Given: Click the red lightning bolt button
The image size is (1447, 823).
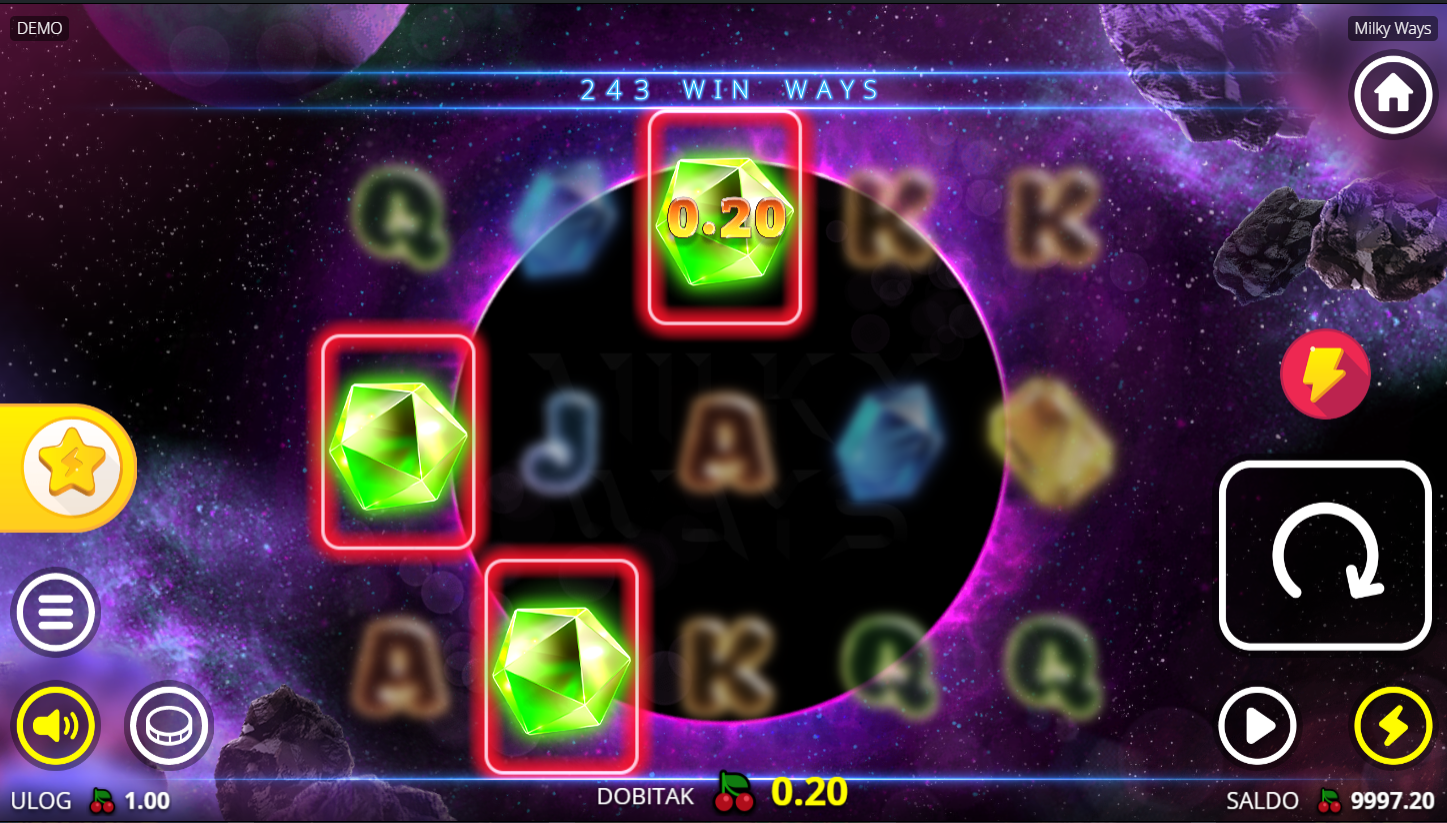Looking at the screenshot, I should 1325,374.
